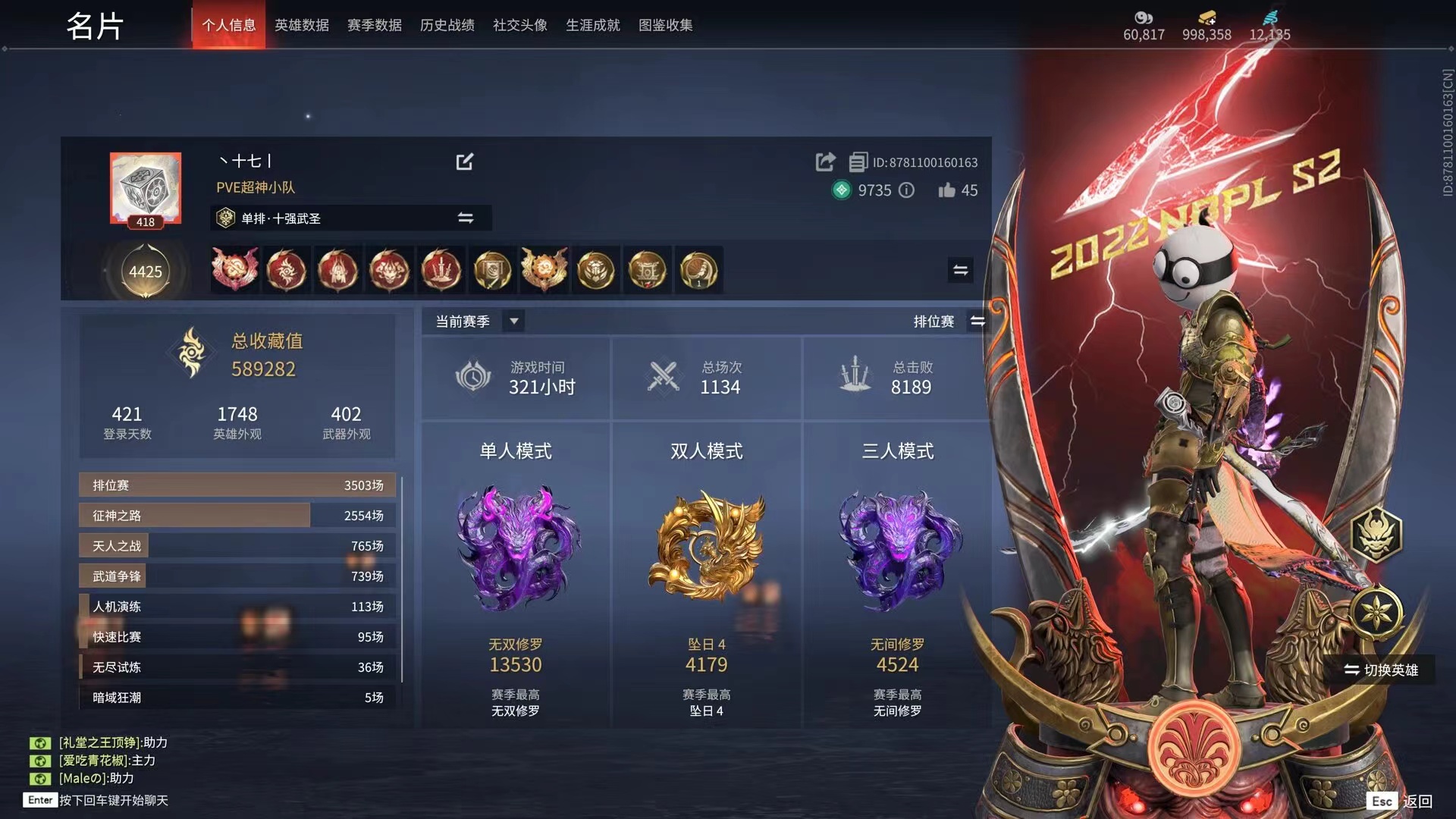The width and height of the screenshot is (1456, 819).
Task: Select the 个人信息 tab
Action: coord(228,25)
